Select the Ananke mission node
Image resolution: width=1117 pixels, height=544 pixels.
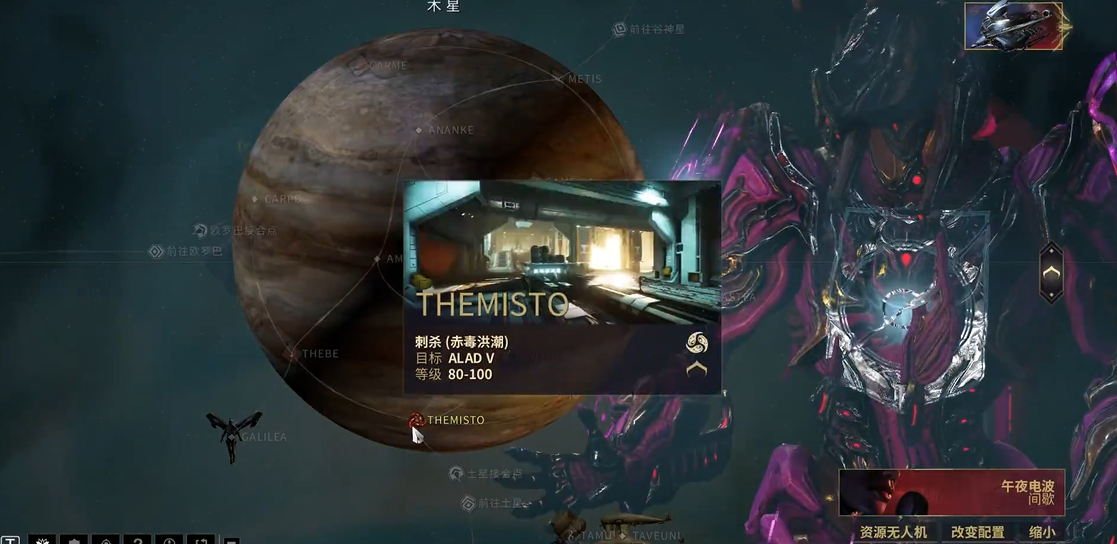(419, 130)
